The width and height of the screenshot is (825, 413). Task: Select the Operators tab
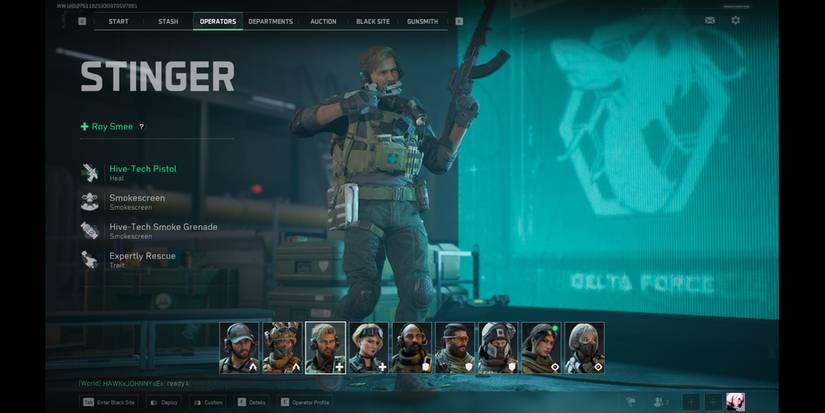pos(218,21)
